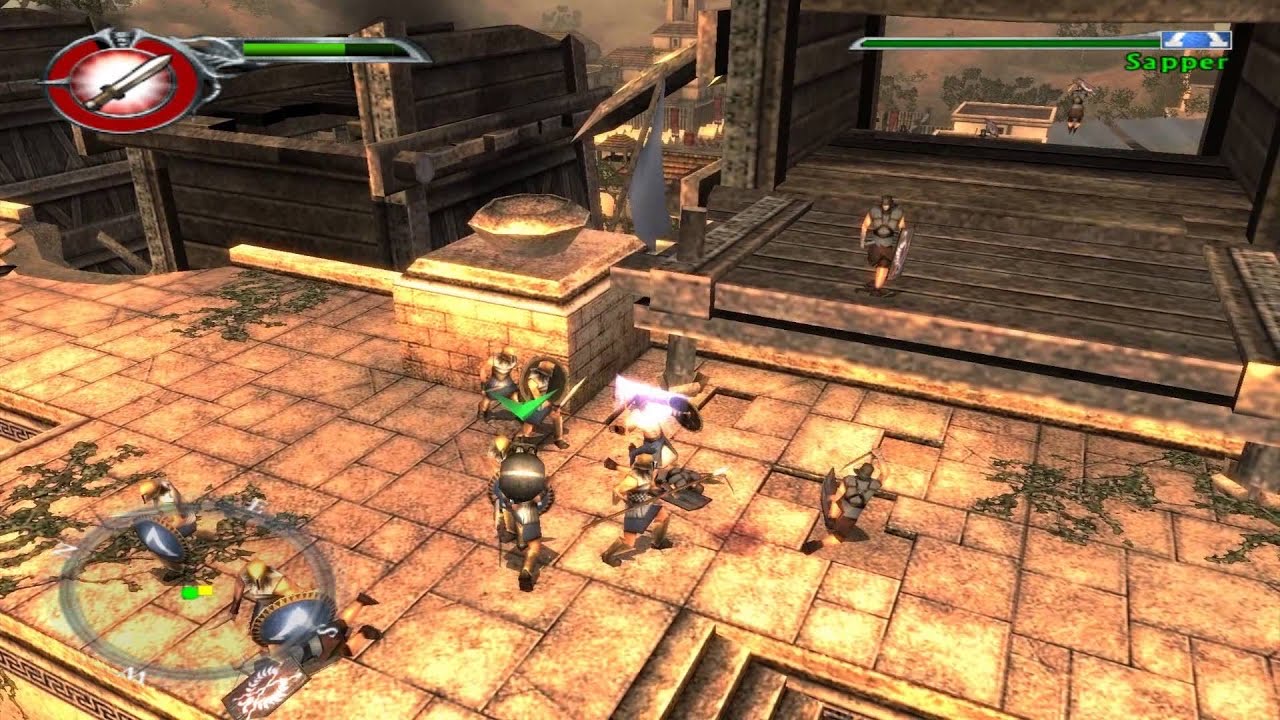Click the blue icon above the Sapper label
This screenshot has height=720, width=1280.
pyautogui.click(x=1194, y=41)
